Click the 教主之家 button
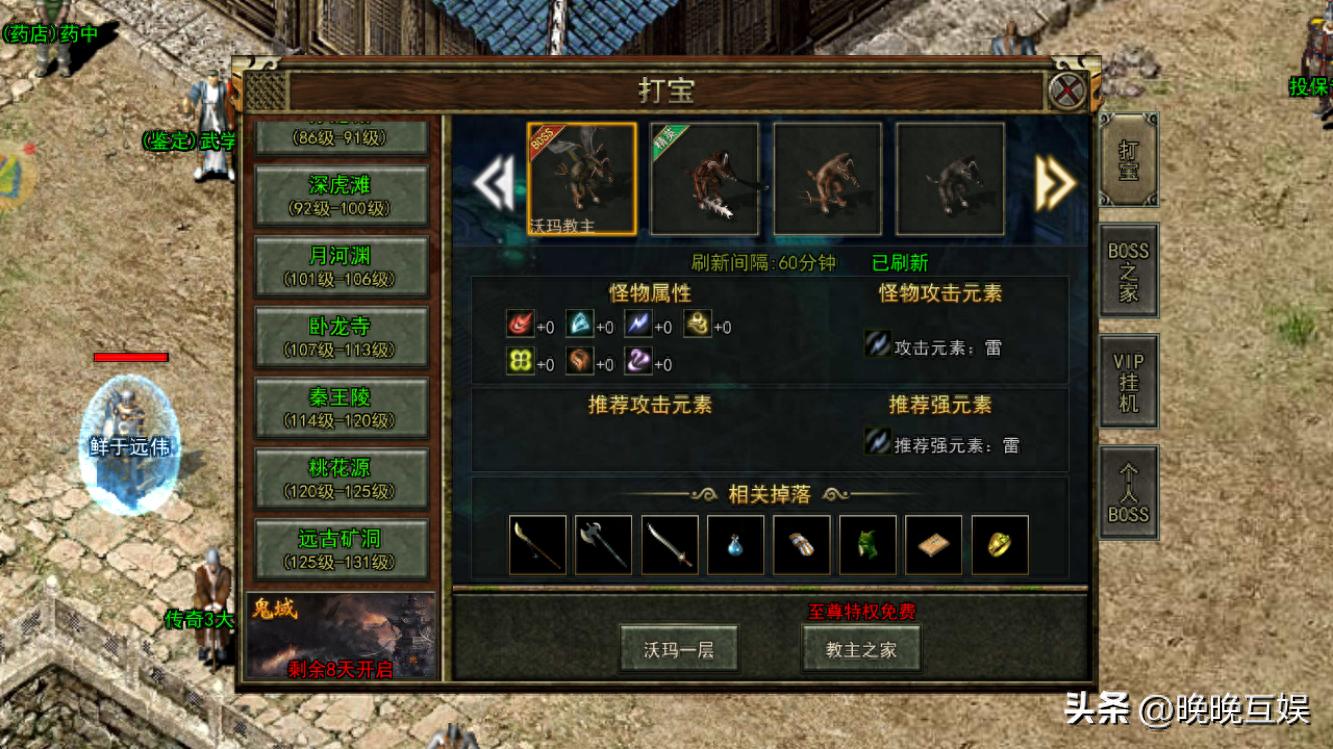Screen dimensions: 1333x749 pos(861,648)
